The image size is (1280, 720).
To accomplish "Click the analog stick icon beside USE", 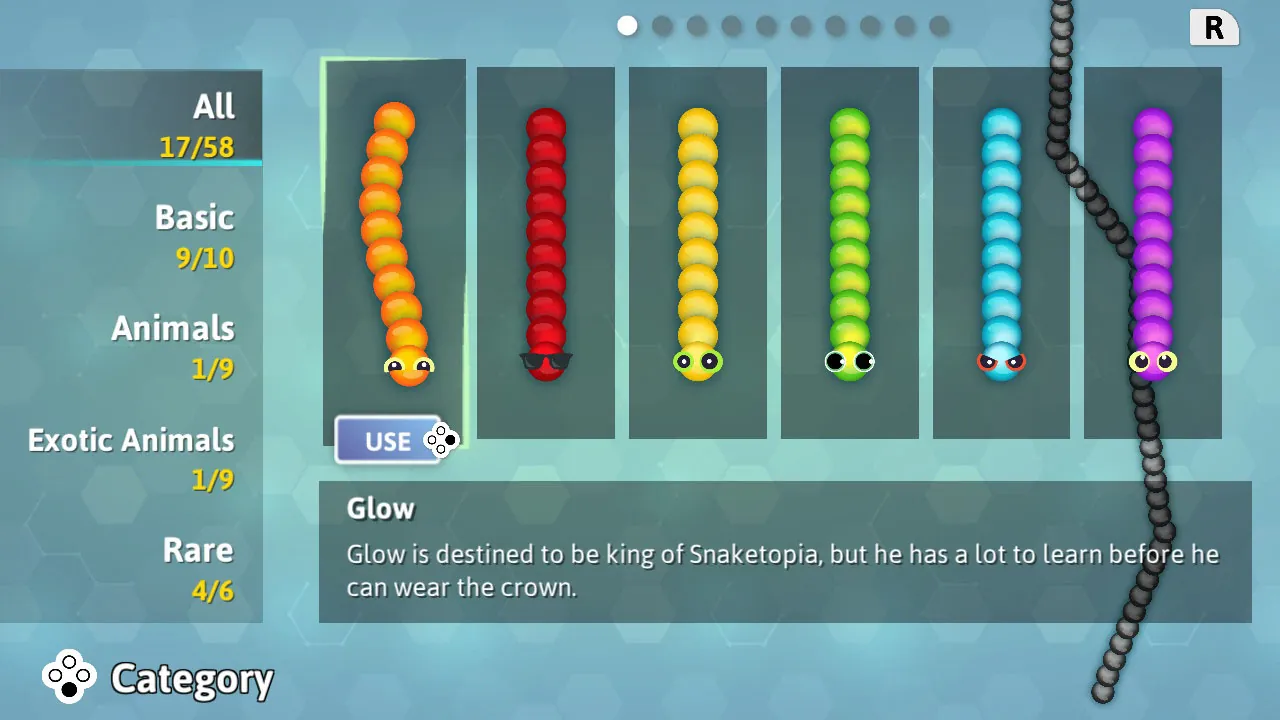I will tap(440, 440).
